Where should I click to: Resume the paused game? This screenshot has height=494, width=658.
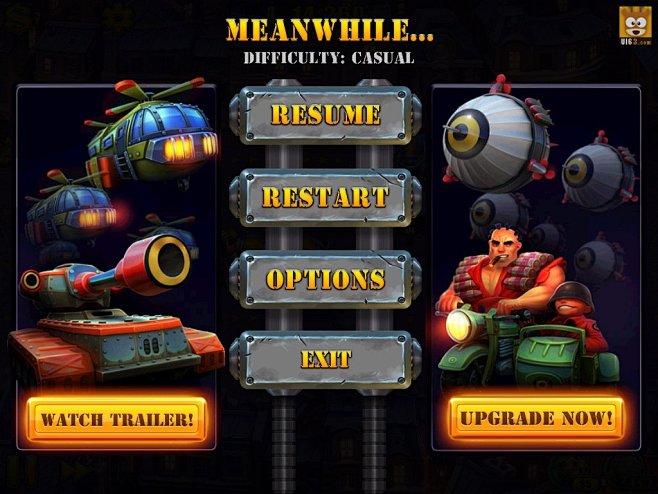325,115
